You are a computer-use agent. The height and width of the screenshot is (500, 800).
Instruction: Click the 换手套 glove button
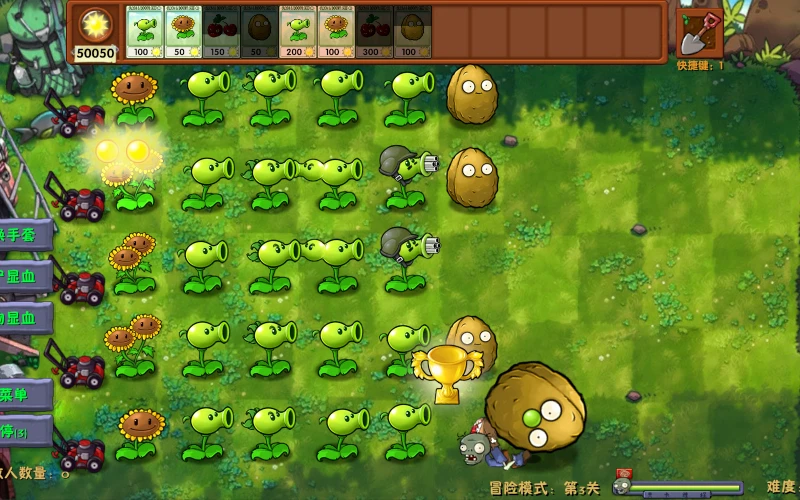(22, 235)
